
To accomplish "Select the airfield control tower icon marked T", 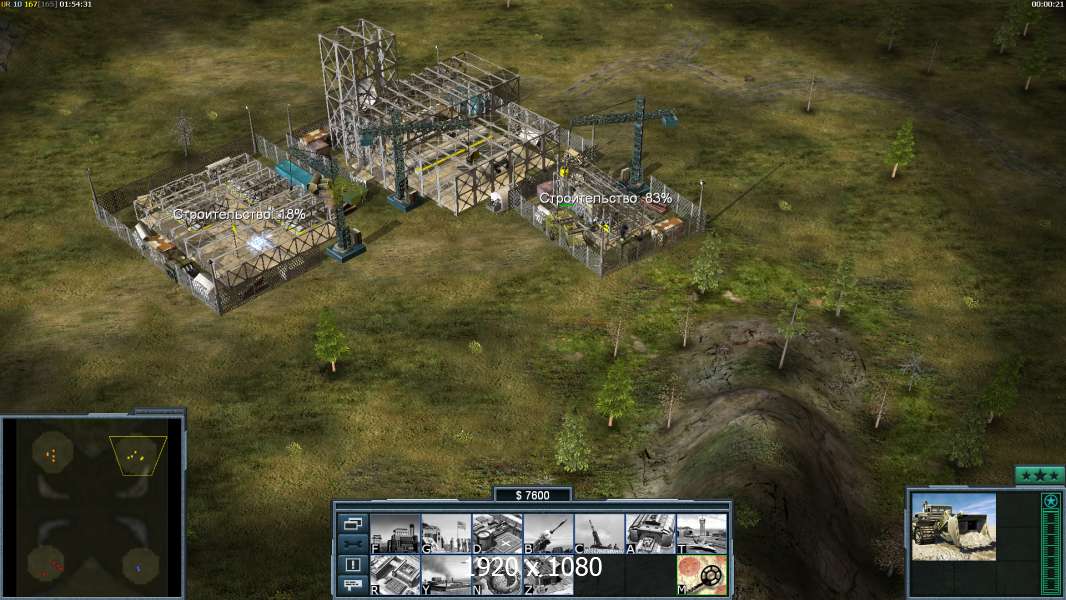I will [x=701, y=534].
